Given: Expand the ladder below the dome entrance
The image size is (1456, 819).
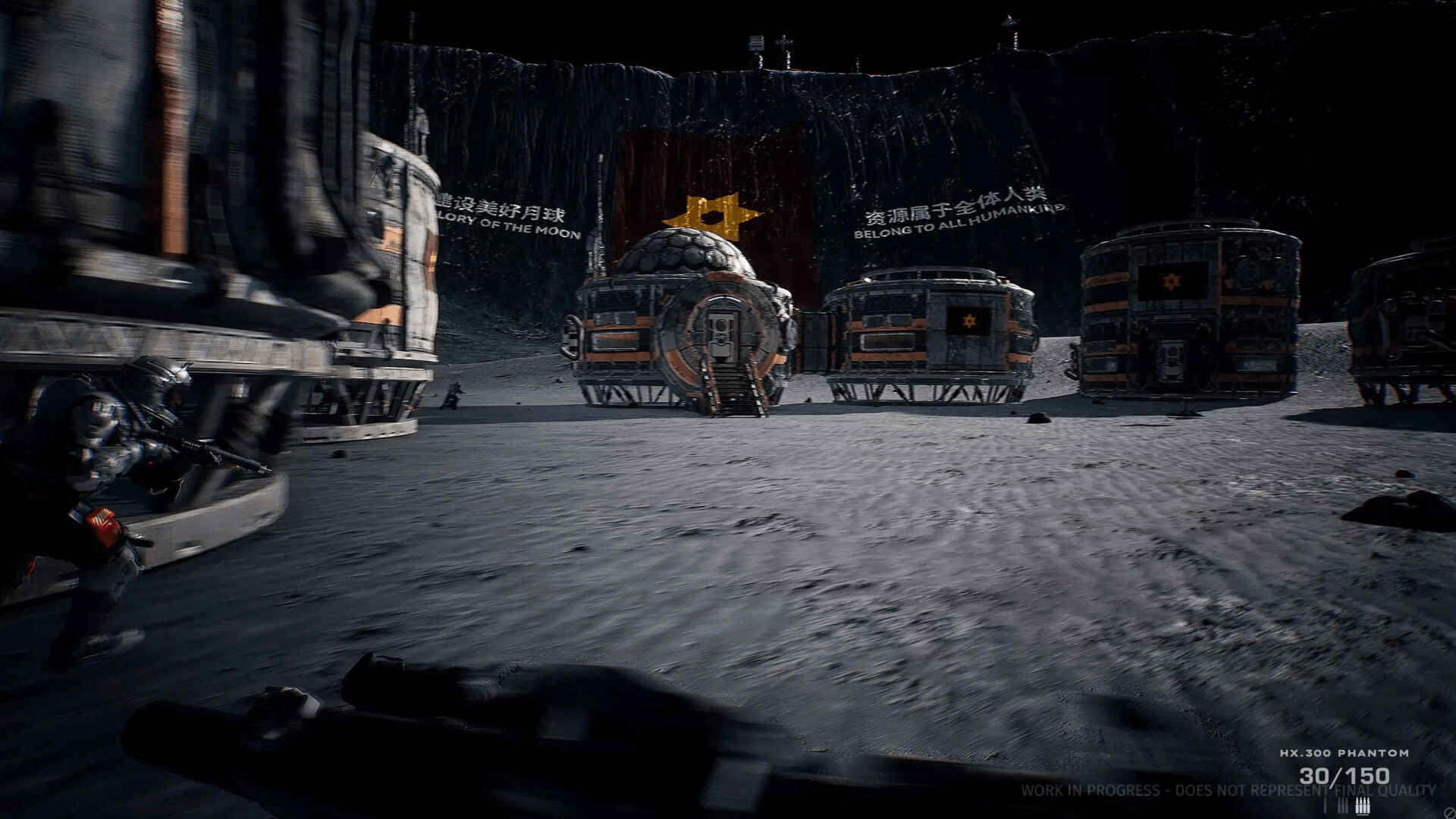Looking at the screenshot, I should pos(732,391).
